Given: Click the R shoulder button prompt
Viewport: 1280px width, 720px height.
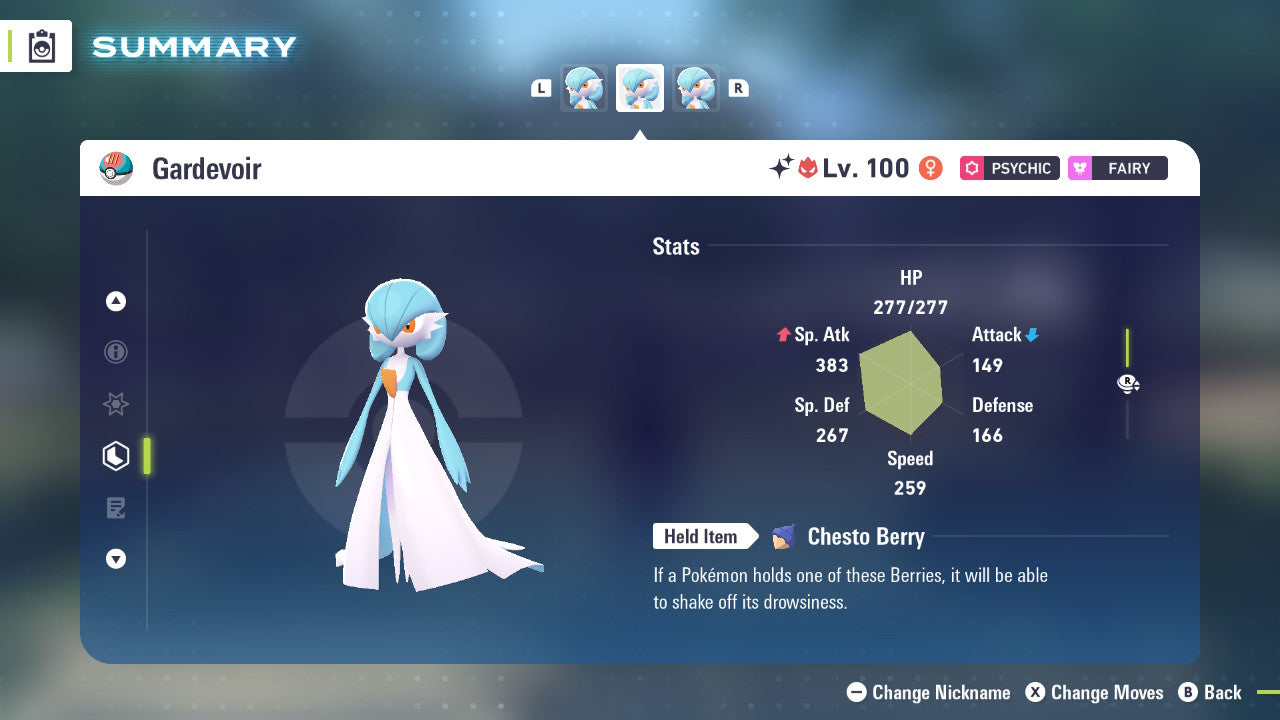Looking at the screenshot, I should (738, 87).
